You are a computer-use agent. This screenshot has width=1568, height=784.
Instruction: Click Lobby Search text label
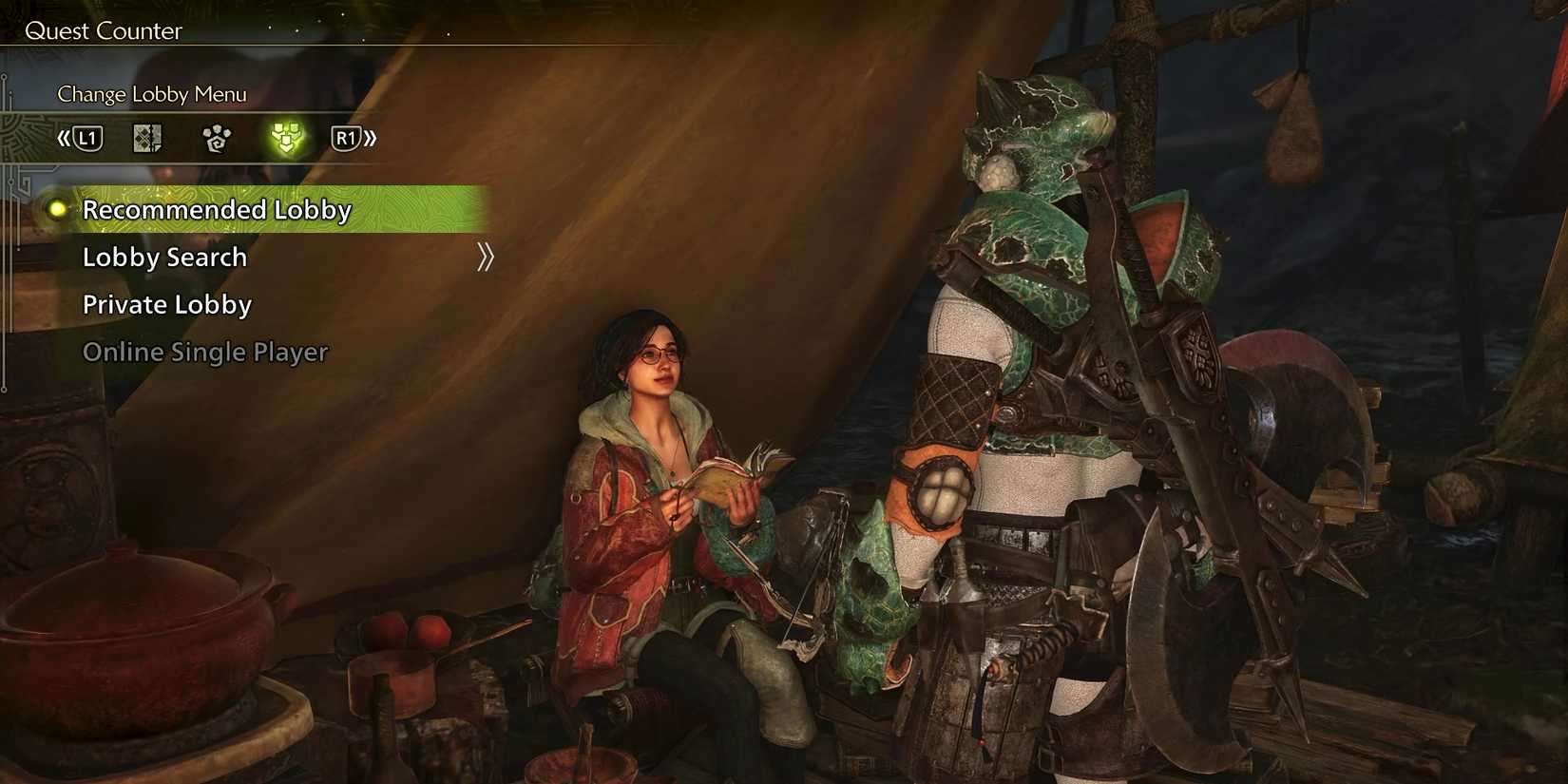pyautogui.click(x=165, y=257)
